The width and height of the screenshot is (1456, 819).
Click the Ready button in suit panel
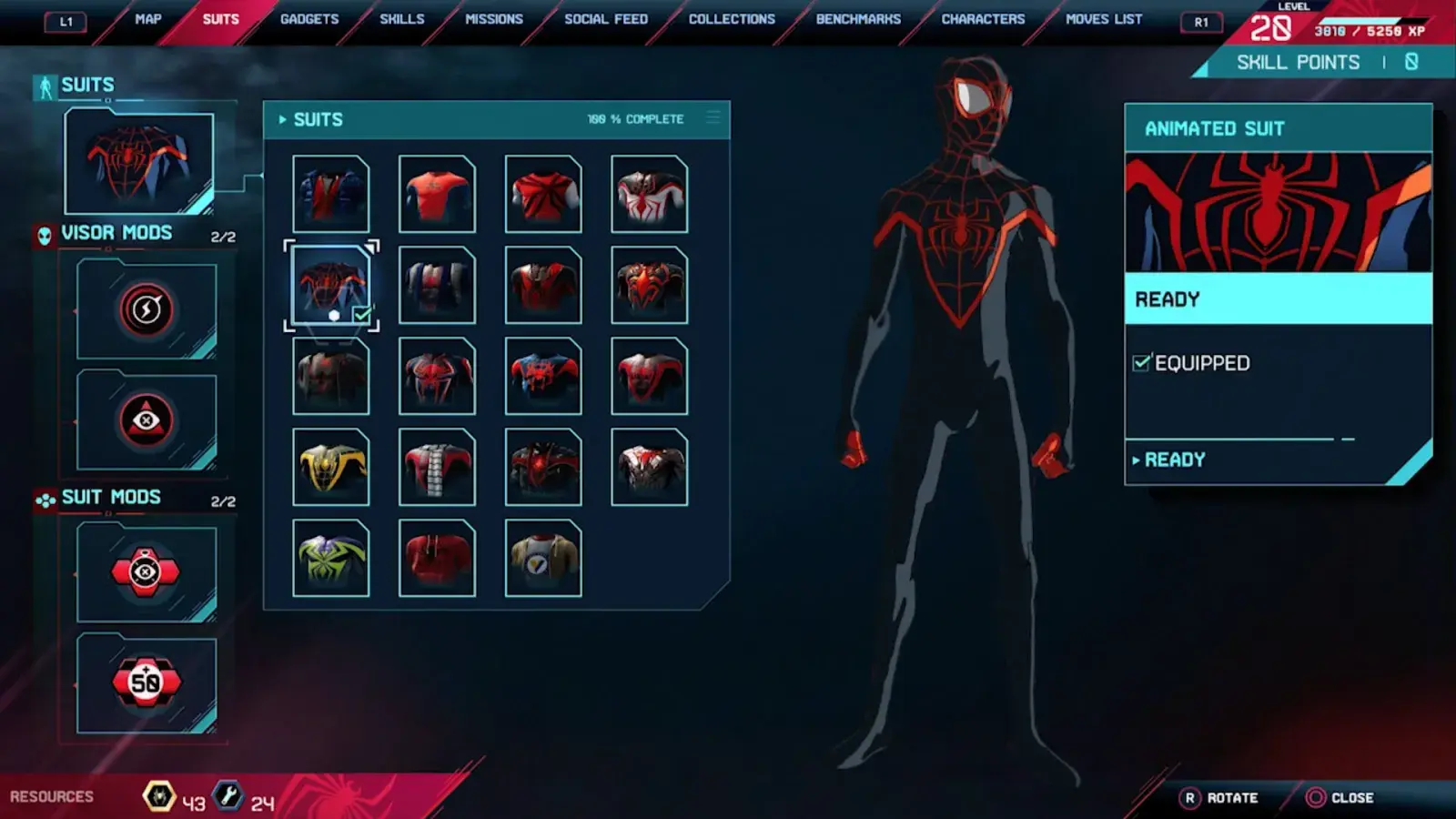(x=1175, y=460)
